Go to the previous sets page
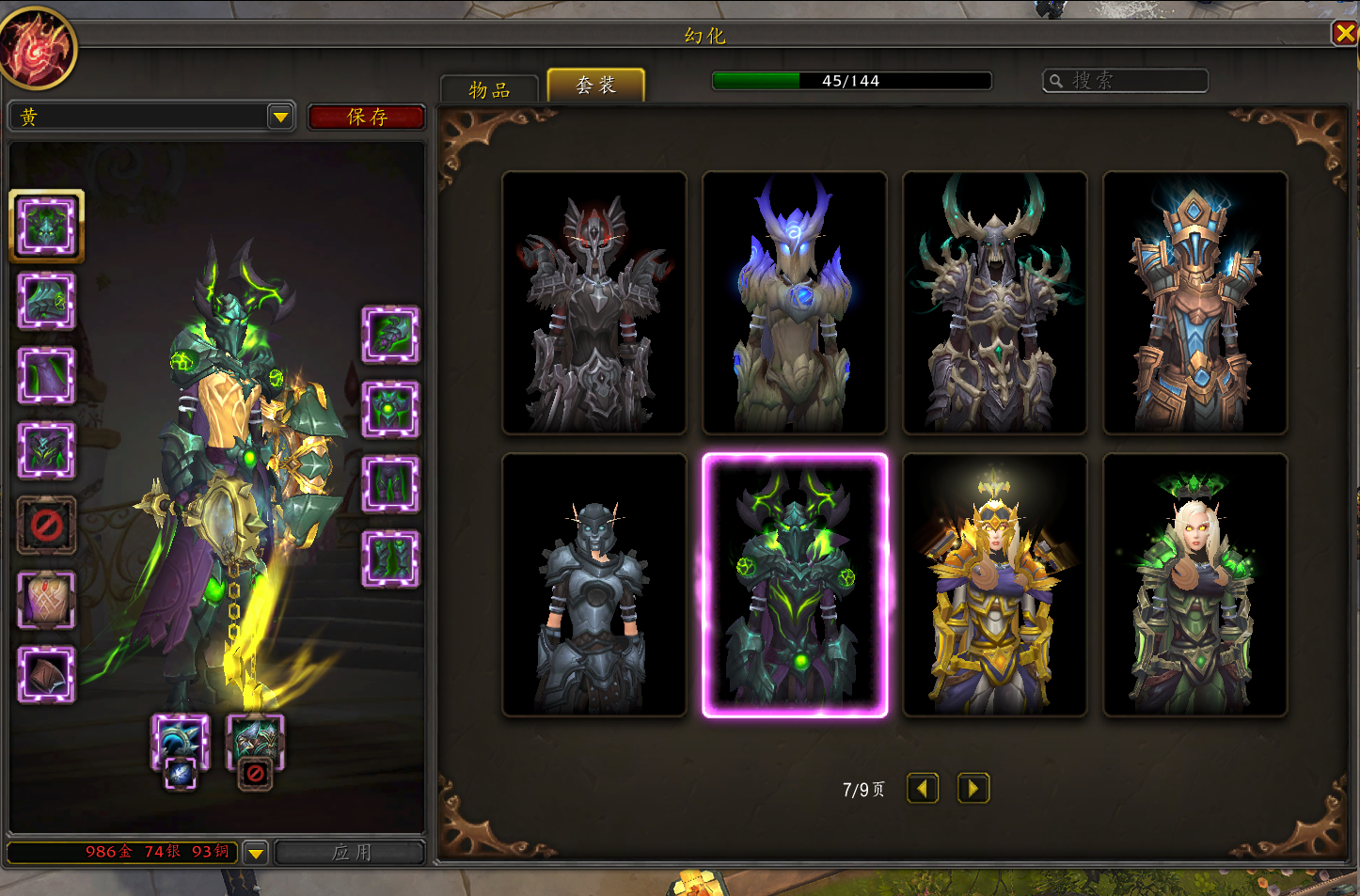Image resolution: width=1360 pixels, height=896 pixels. (x=923, y=788)
